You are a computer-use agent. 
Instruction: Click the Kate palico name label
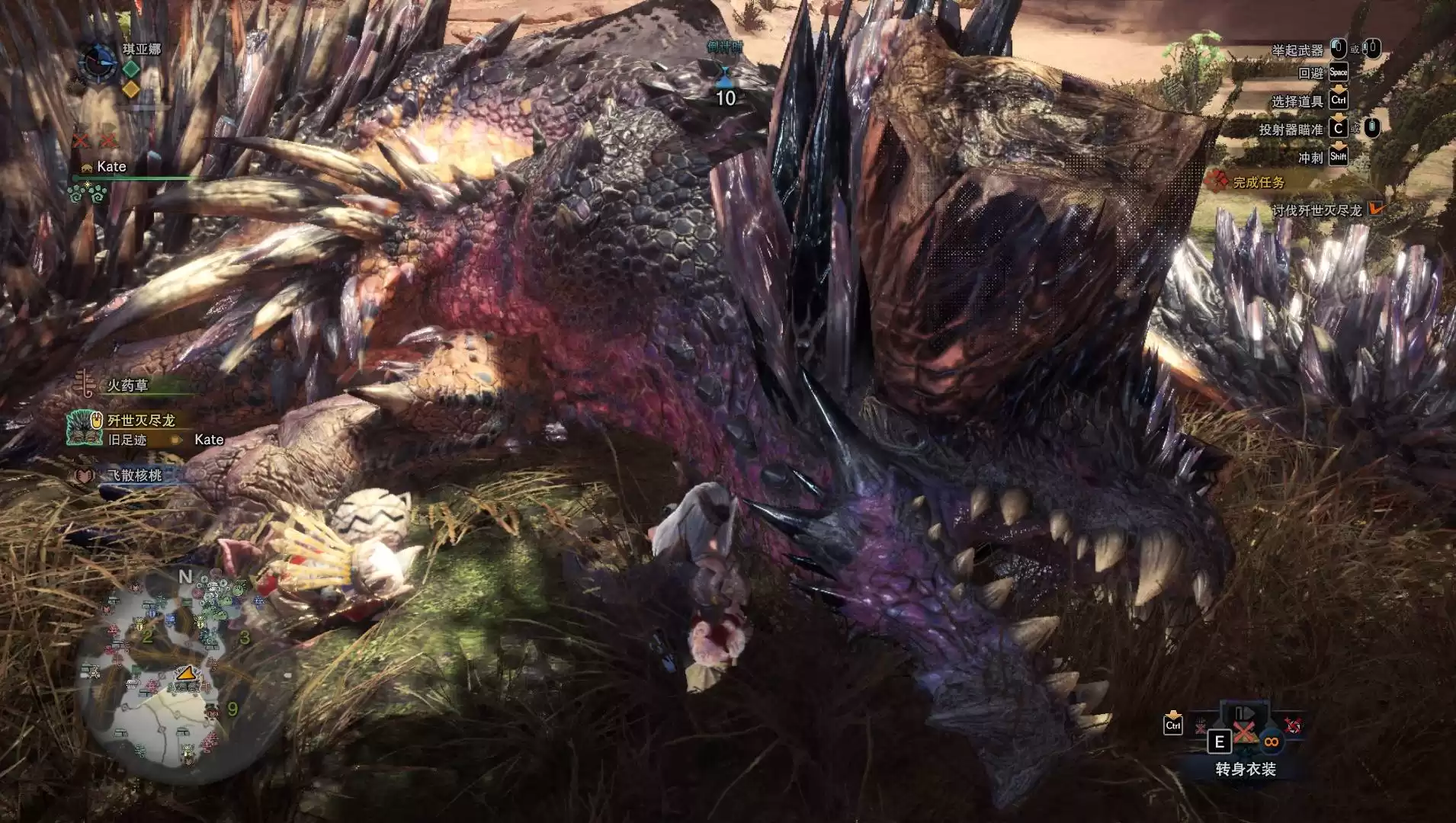(111, 167)
